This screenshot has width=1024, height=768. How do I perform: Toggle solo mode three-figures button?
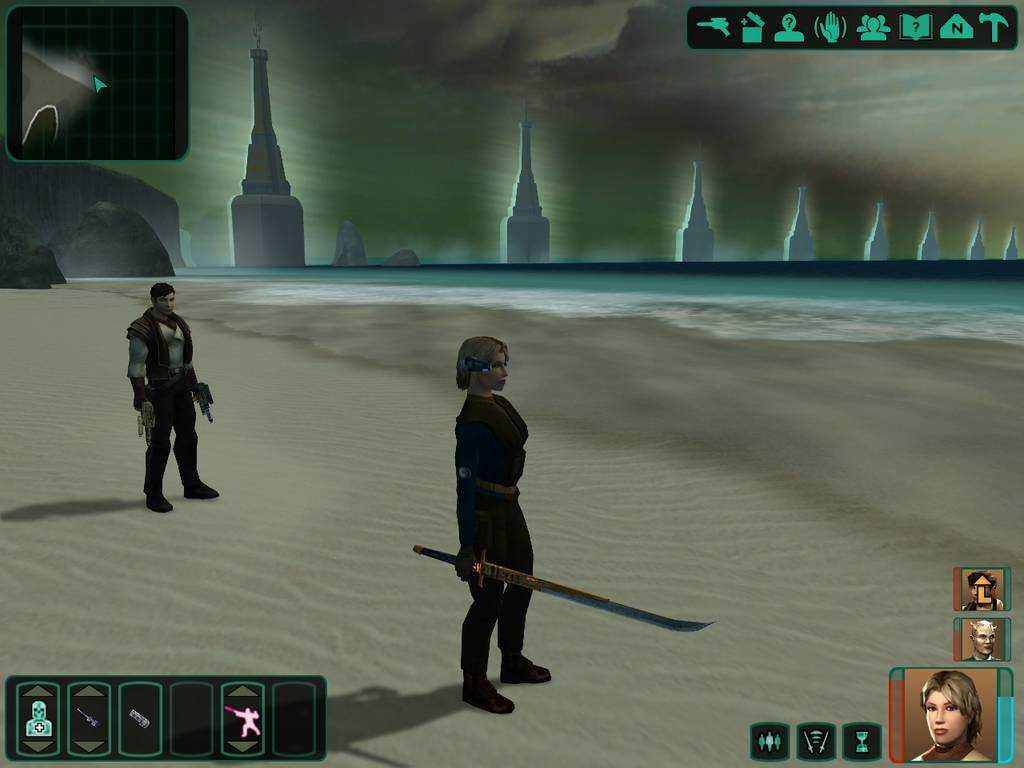pos(769,742)
